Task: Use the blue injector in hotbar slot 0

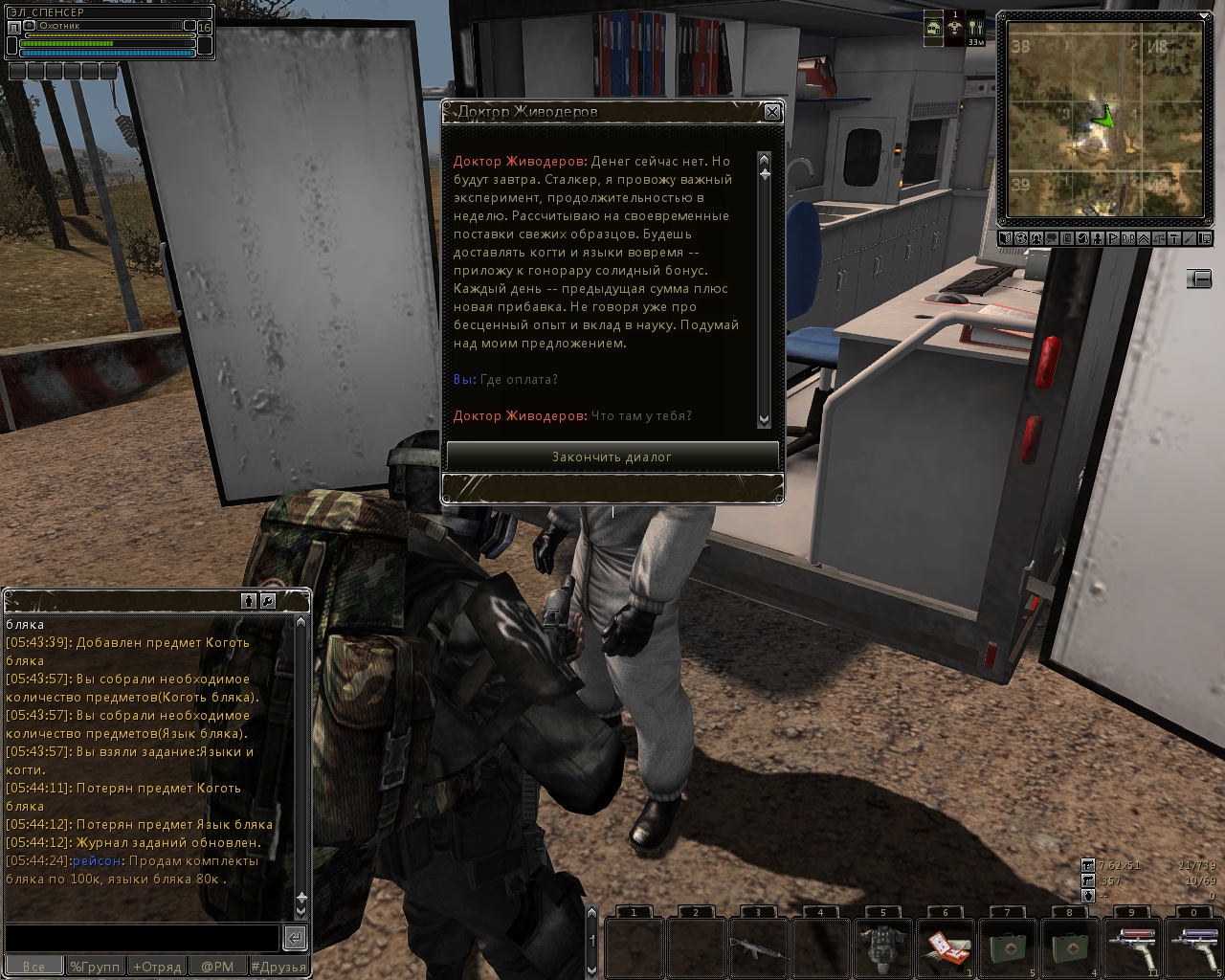Action: tap(1193, 947)
